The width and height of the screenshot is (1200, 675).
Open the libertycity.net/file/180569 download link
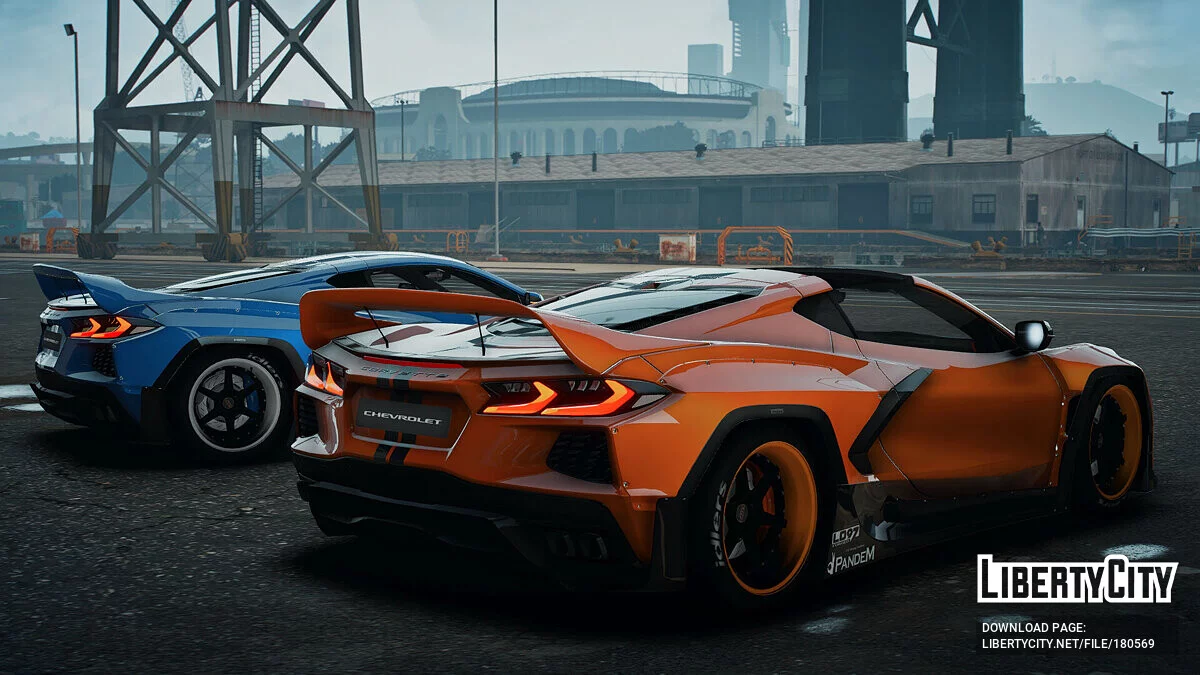1067,644
